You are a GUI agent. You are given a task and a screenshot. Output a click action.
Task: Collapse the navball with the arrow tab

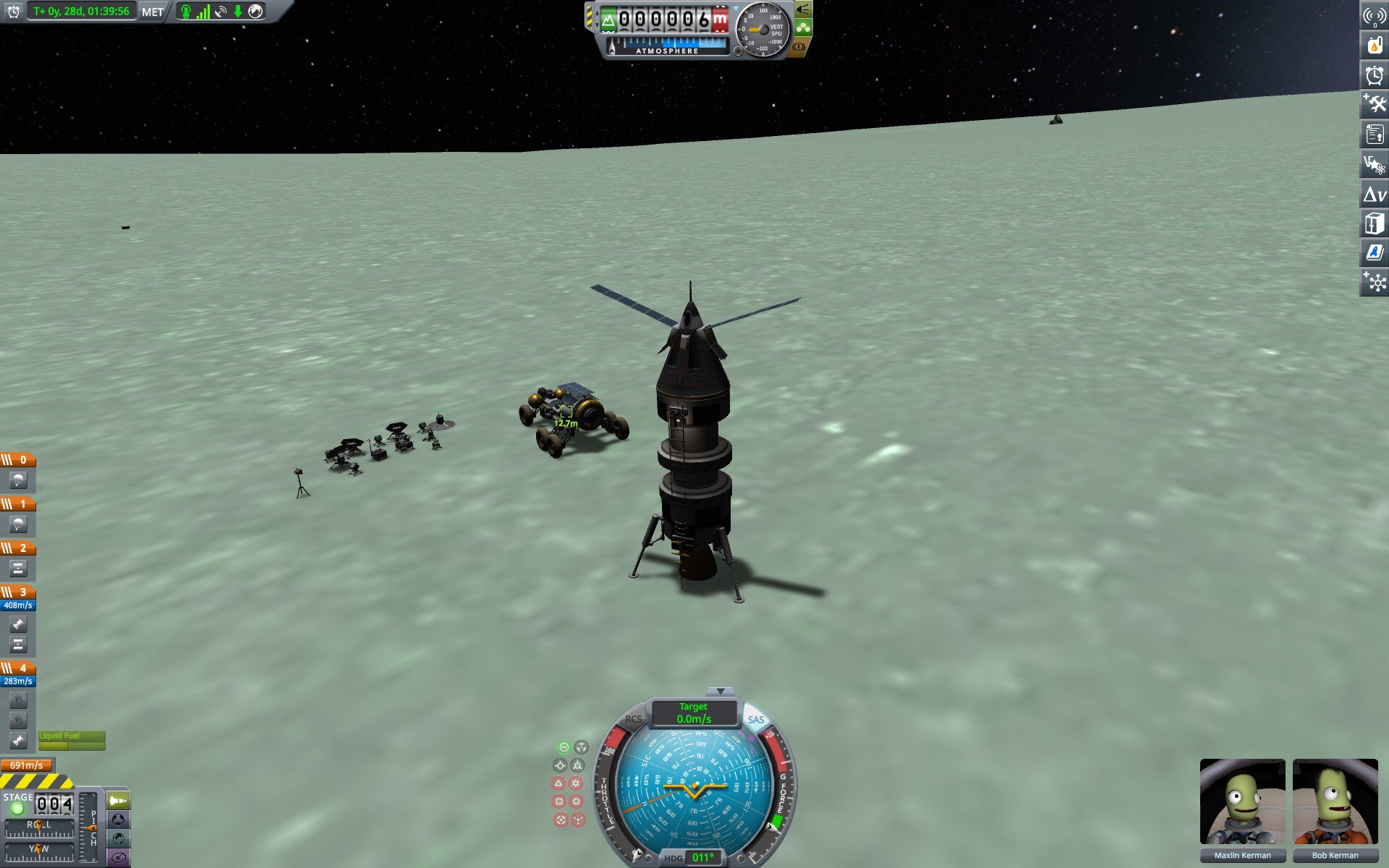pos(720,692)
